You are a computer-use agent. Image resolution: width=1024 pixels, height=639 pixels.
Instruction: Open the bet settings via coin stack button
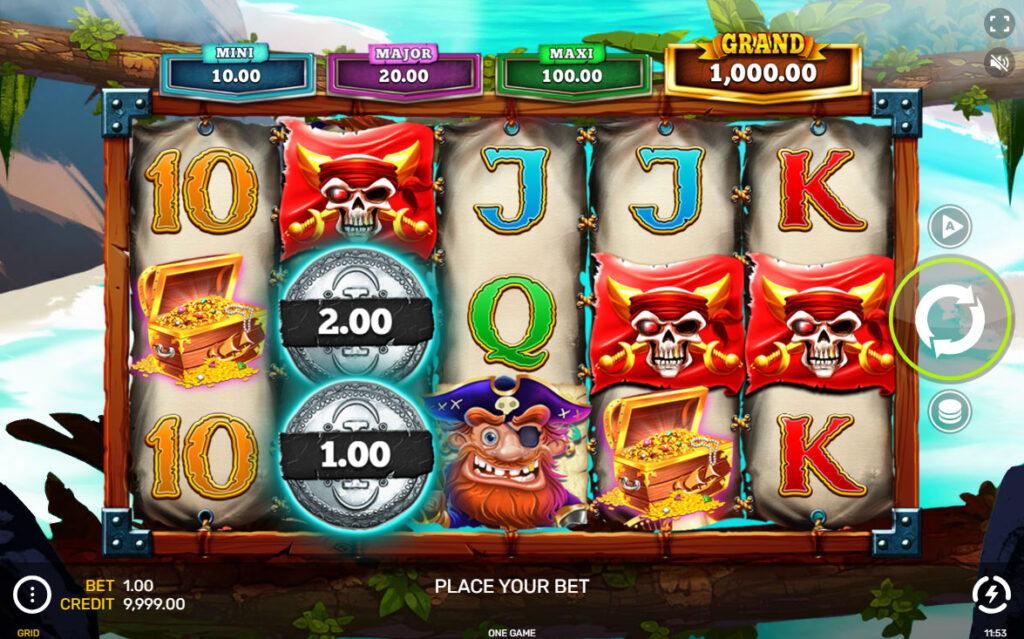tap(949, 411)
